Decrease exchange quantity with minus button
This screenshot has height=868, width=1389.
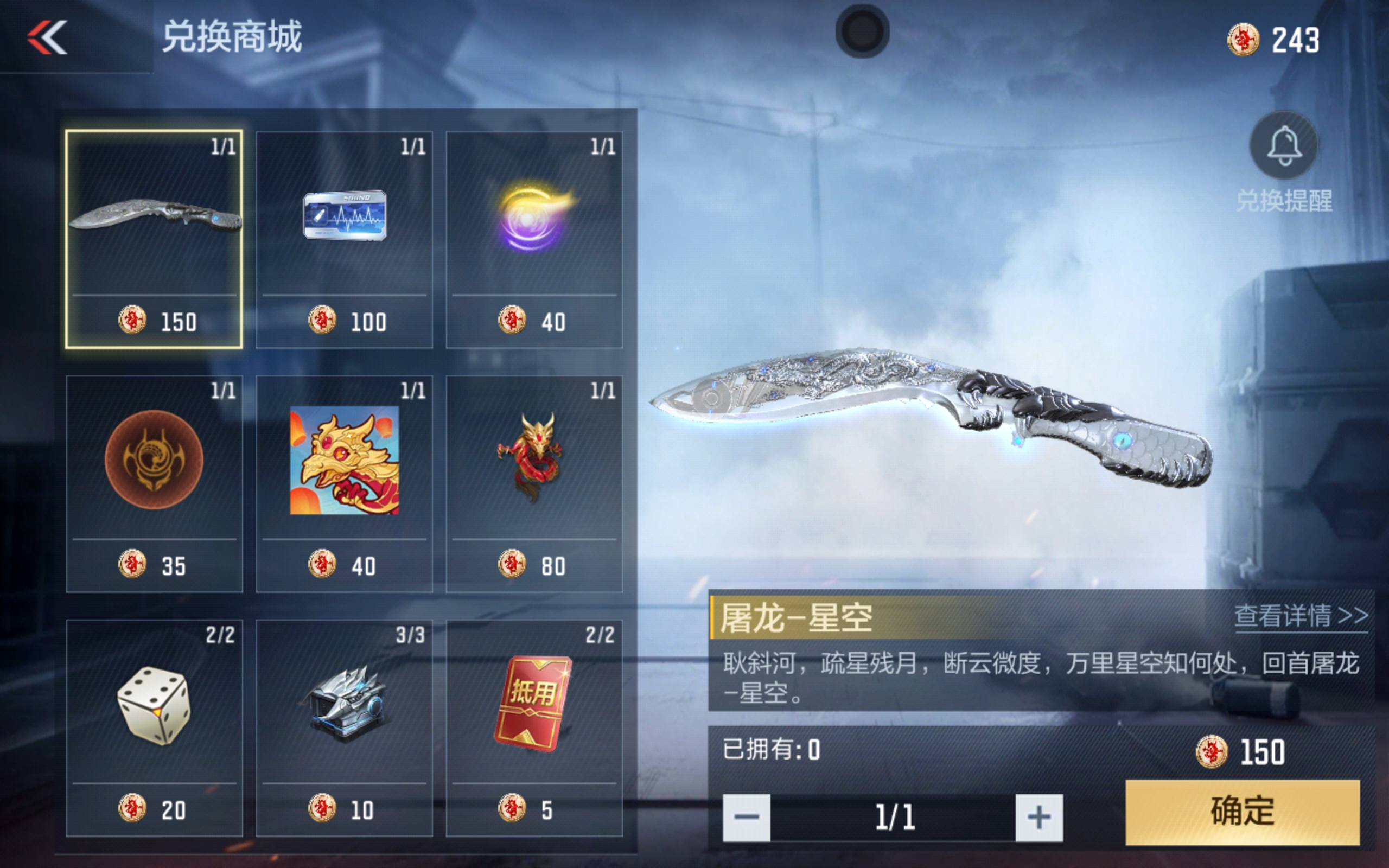[x=746, y=818]
